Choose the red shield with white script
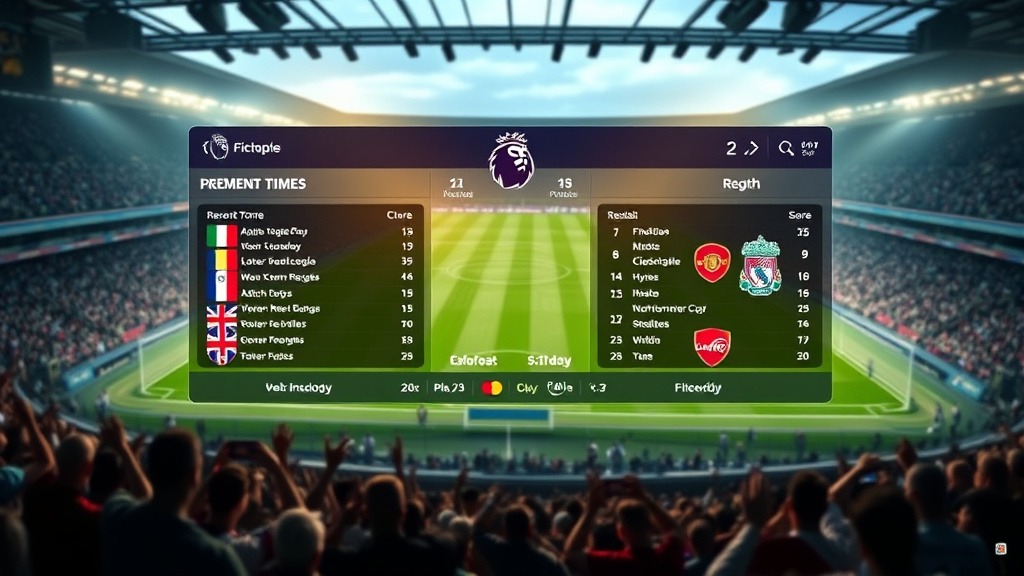Screen dimensions: 1024x576 coord(712,347)
